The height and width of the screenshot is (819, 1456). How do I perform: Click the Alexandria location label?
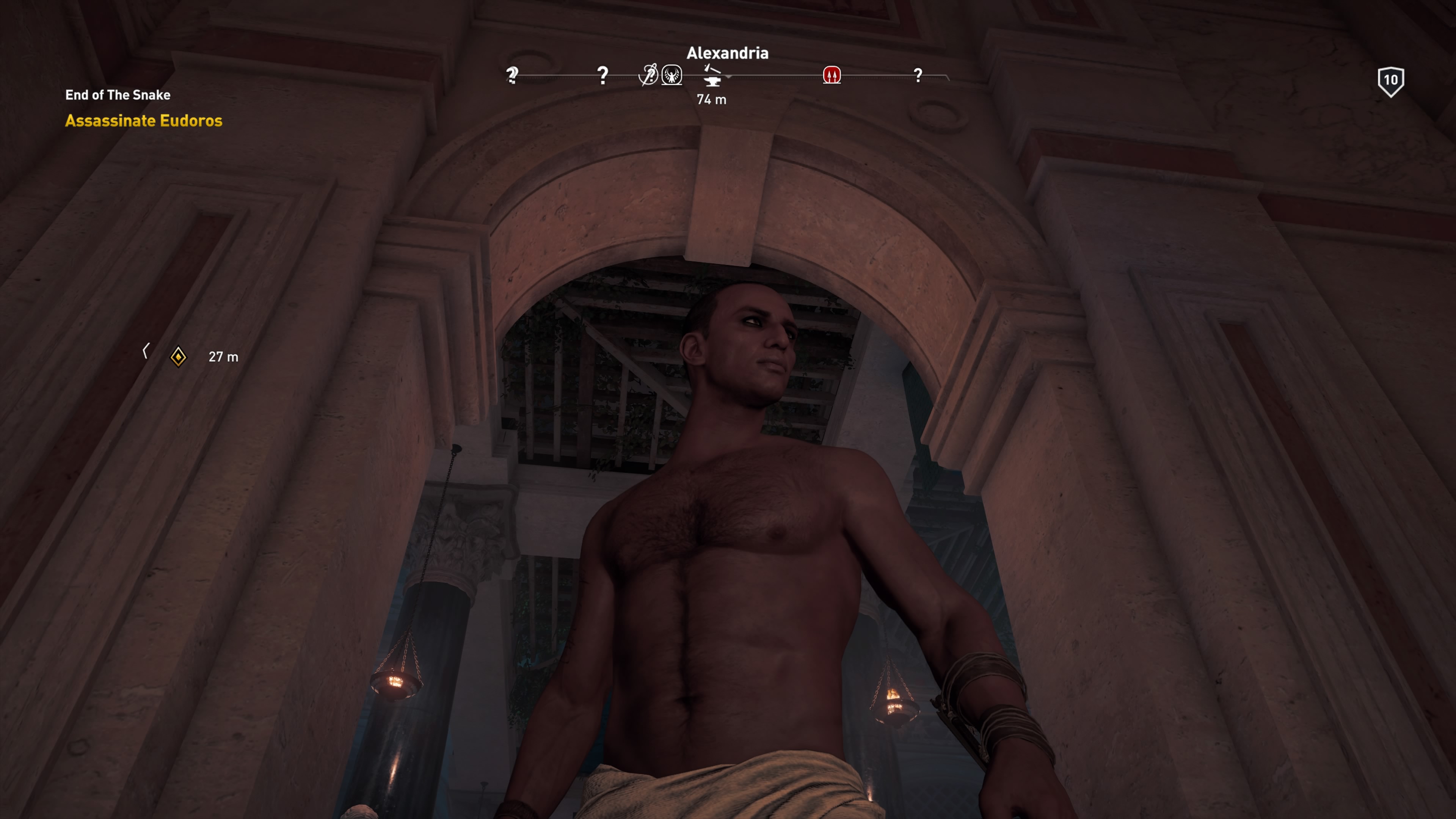tap(727, 53)
